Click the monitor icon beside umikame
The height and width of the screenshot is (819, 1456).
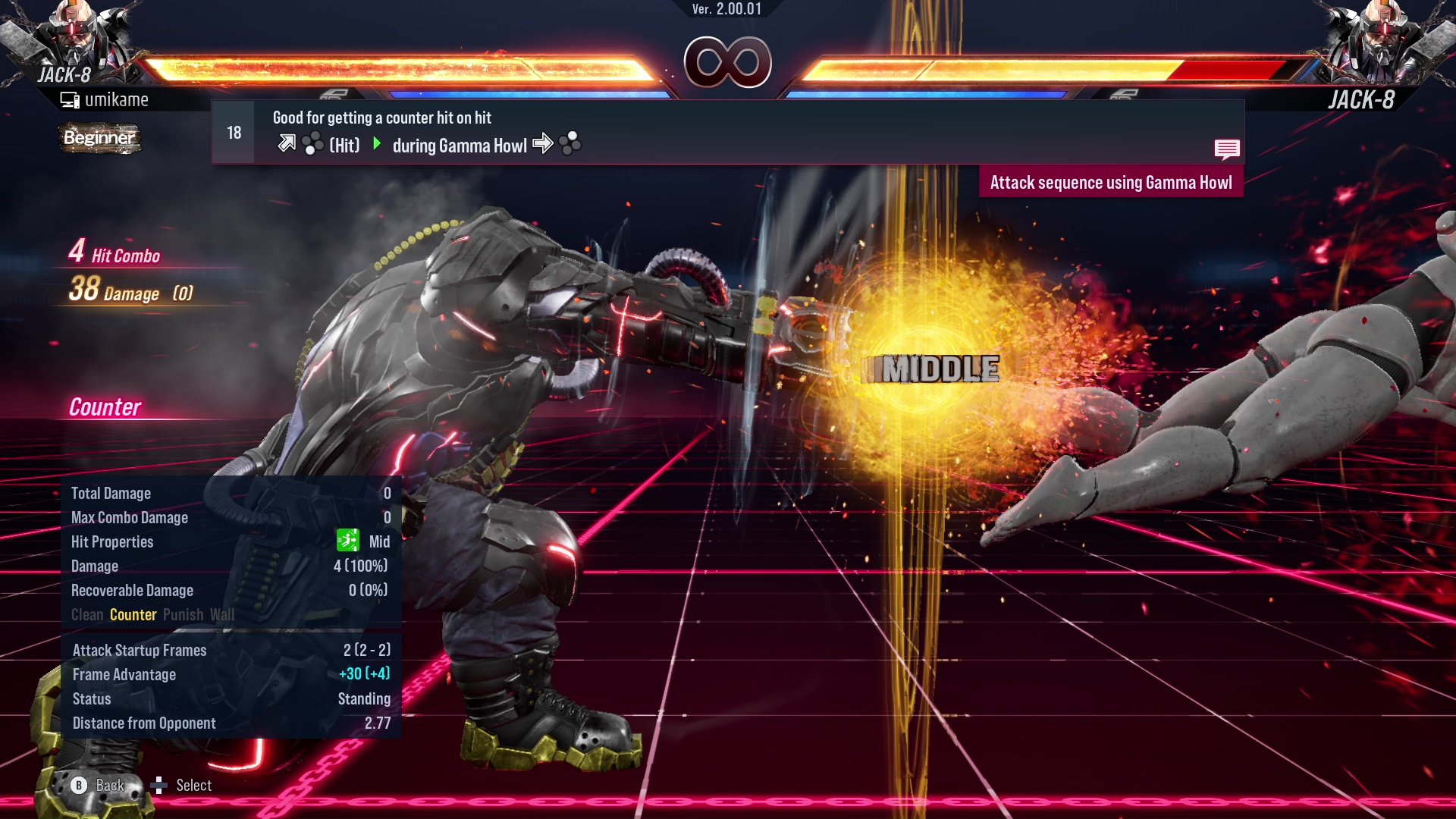[70, 99]
